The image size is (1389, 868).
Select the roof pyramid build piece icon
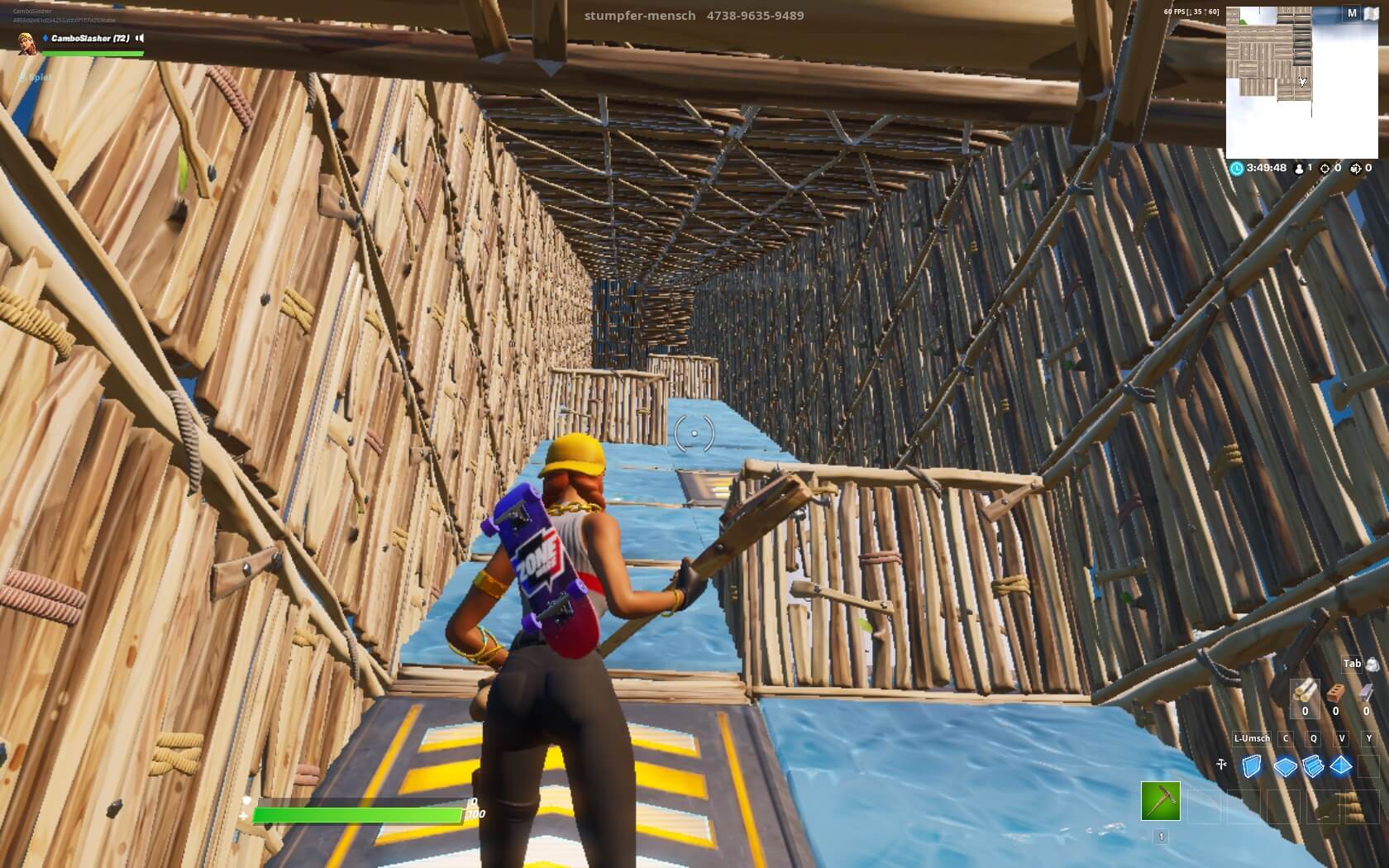point(1340,765)
